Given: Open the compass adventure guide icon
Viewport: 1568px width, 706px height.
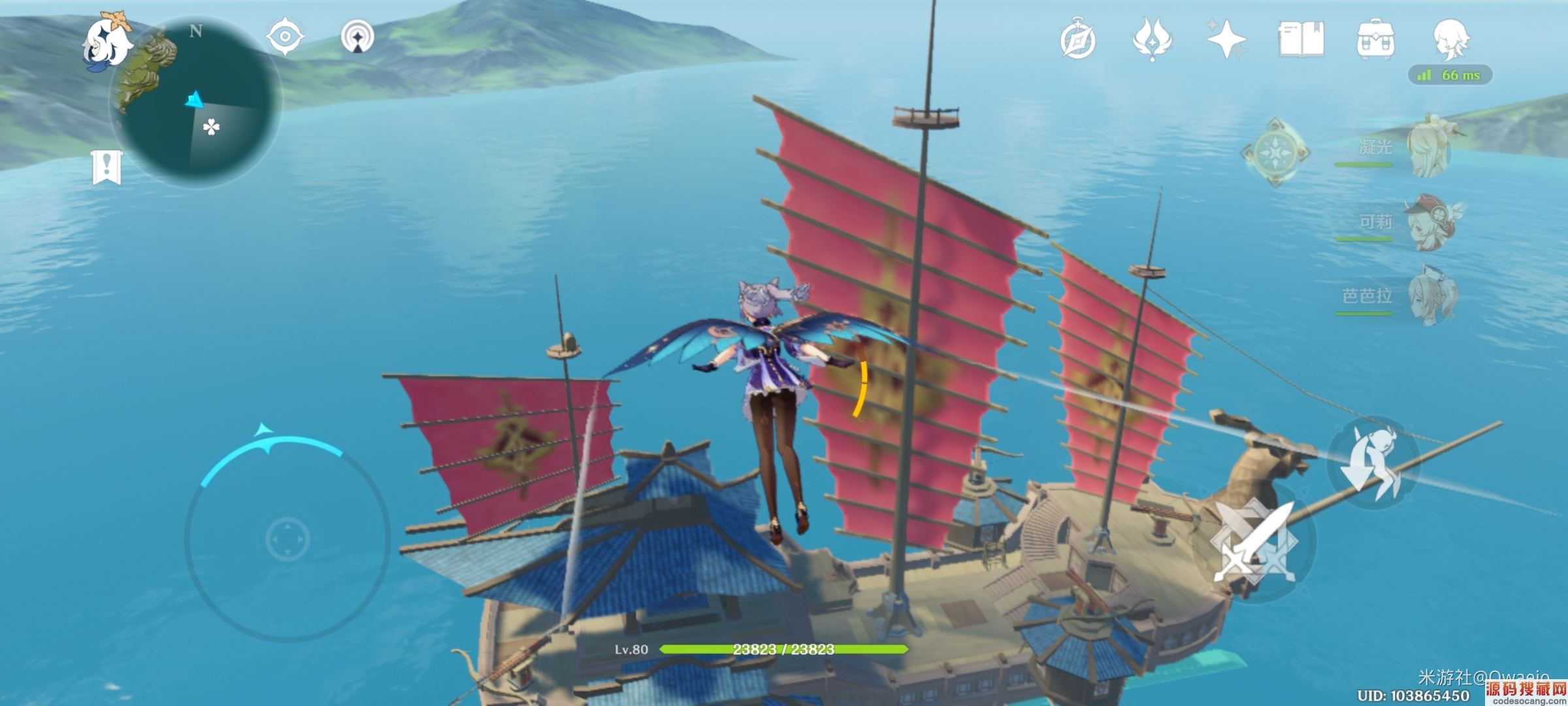Looking at the screenshot, I should point(1077,40).
